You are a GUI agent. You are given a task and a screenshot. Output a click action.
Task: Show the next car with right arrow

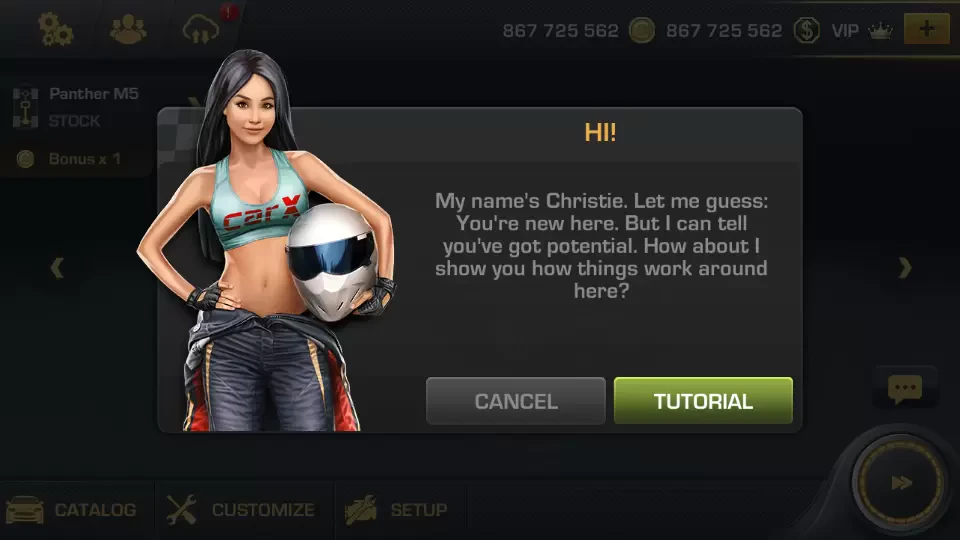(904, 268)
